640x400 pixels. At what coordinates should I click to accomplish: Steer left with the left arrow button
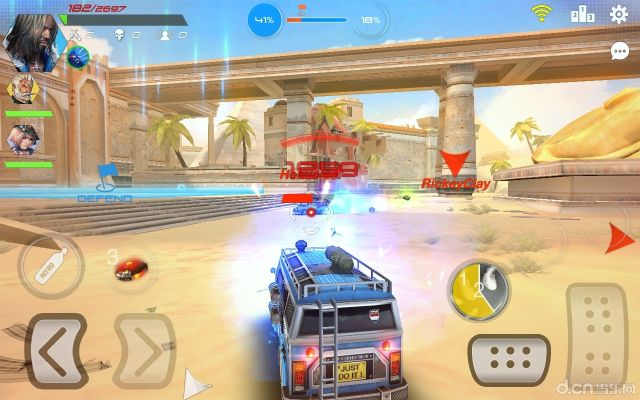pos(57,349)
